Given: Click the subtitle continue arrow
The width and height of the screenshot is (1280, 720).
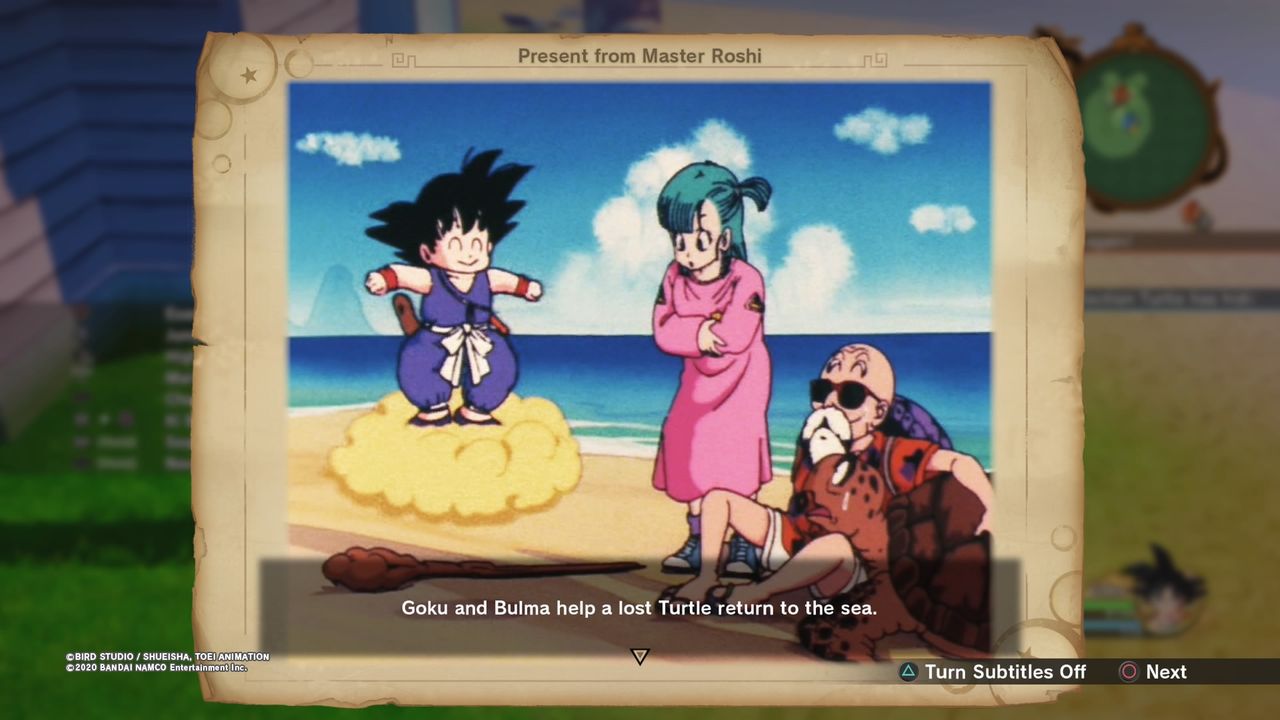Looking at the screenshot, I should click(640, 656).
